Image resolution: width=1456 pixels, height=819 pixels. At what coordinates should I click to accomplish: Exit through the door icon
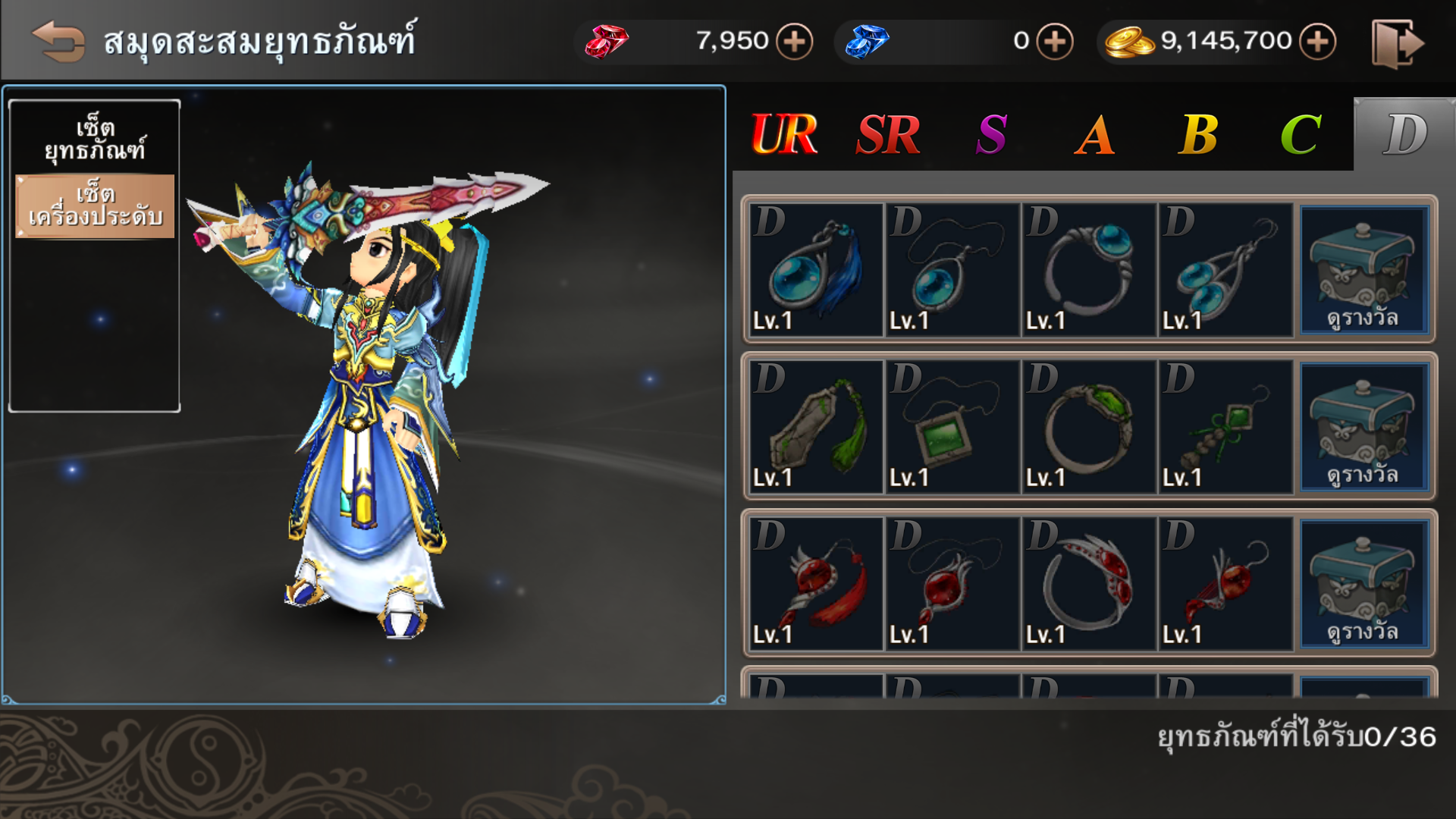point(1397,44)
